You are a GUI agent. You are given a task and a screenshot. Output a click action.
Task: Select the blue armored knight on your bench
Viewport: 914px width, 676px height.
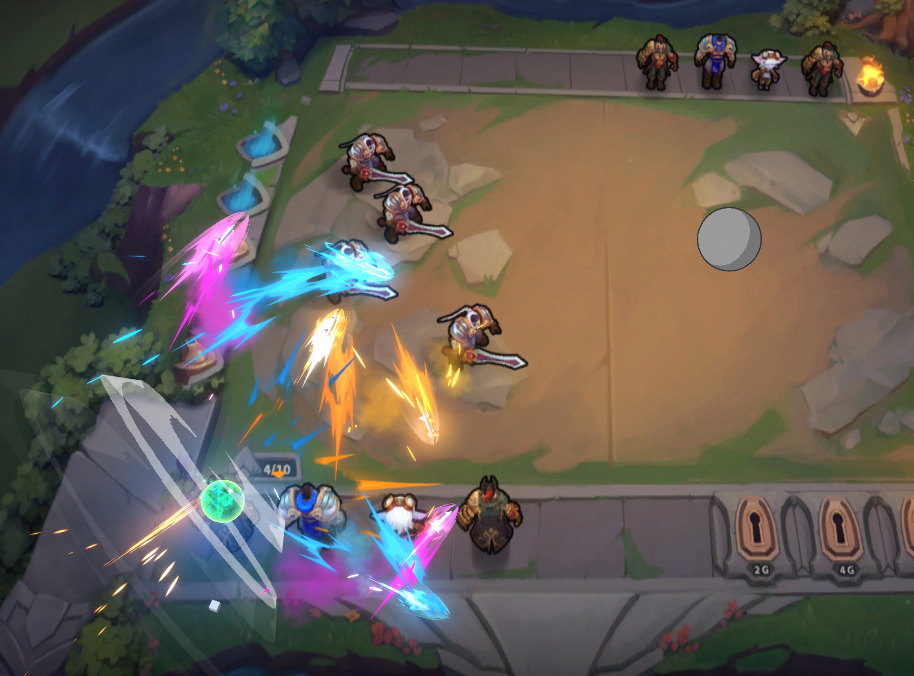tap(307, 513)
